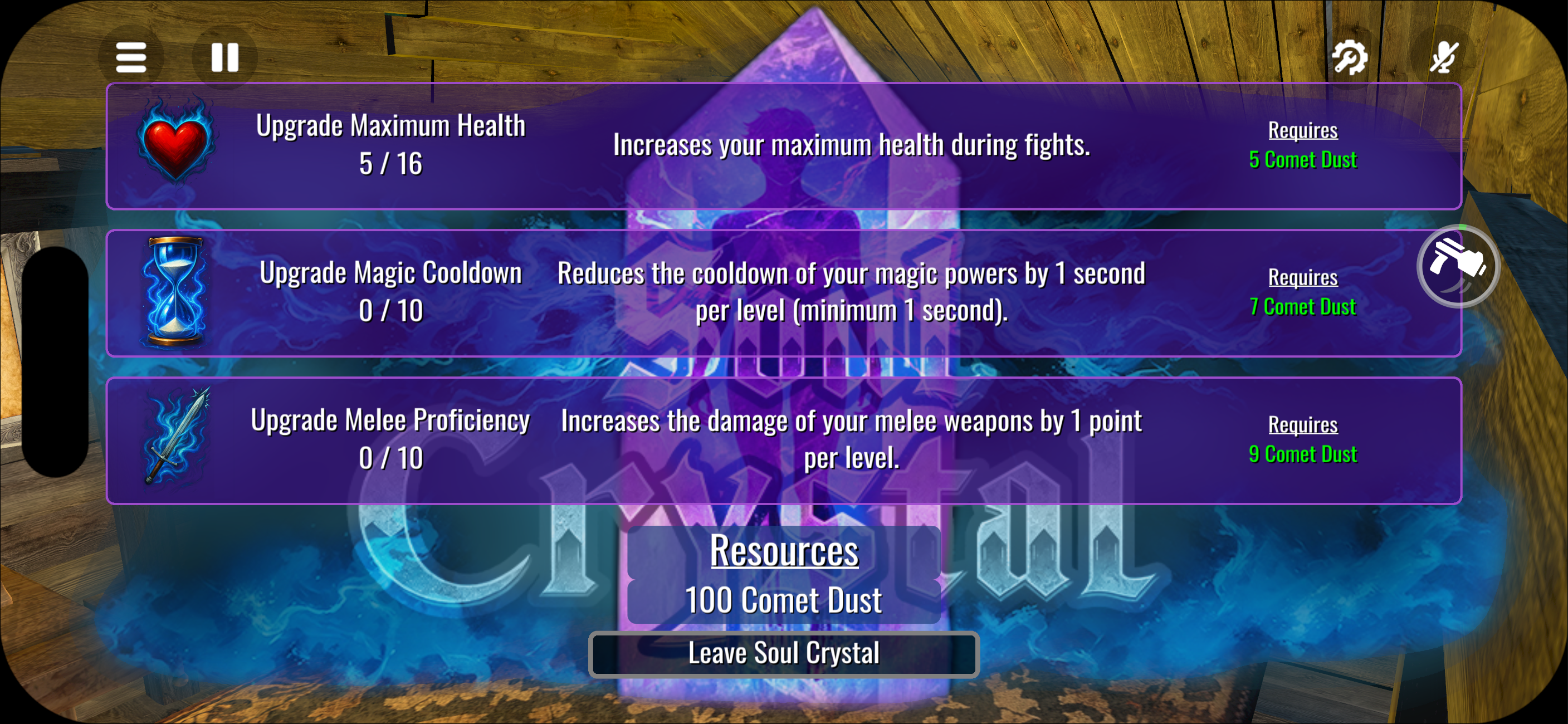Buy the Upgrade Magic Cooldown upgrade

[x=783, y=292]
